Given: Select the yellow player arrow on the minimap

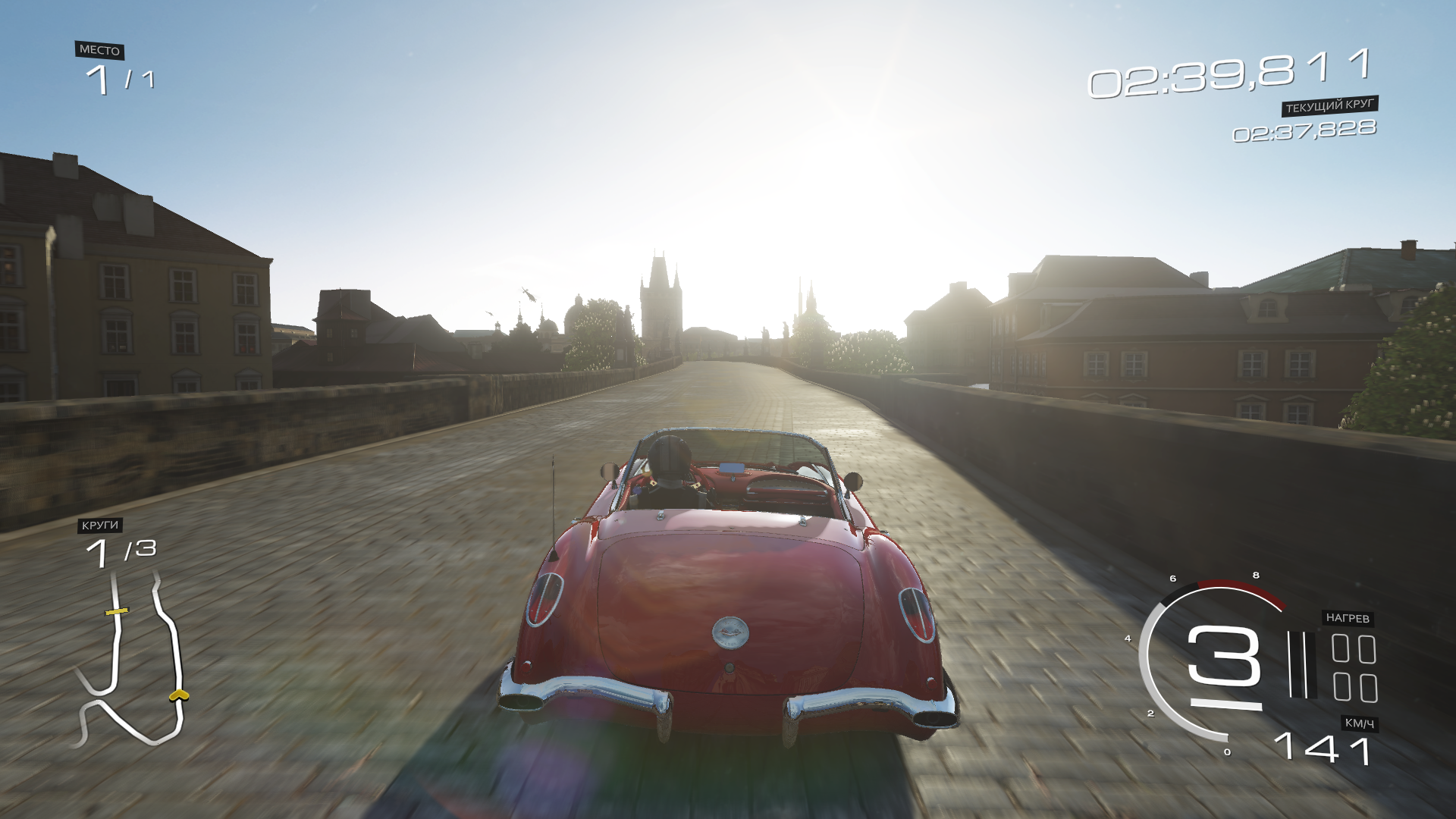Looking at the screenshot, I should [x=179, y=695].
